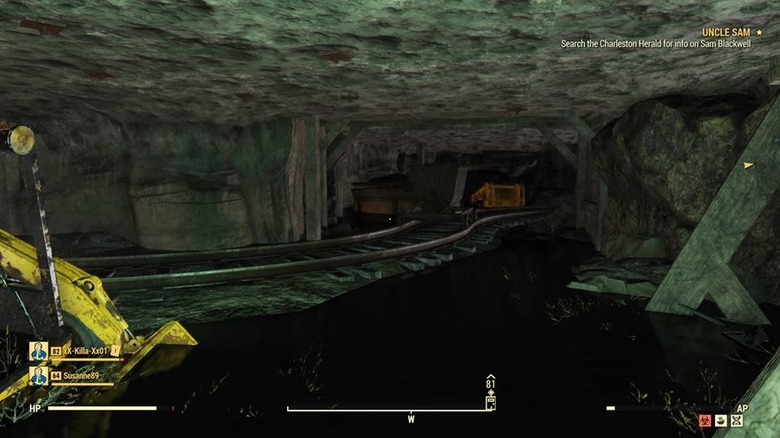Select teammate Susanne89's portrait

click(x=39, y=376)
